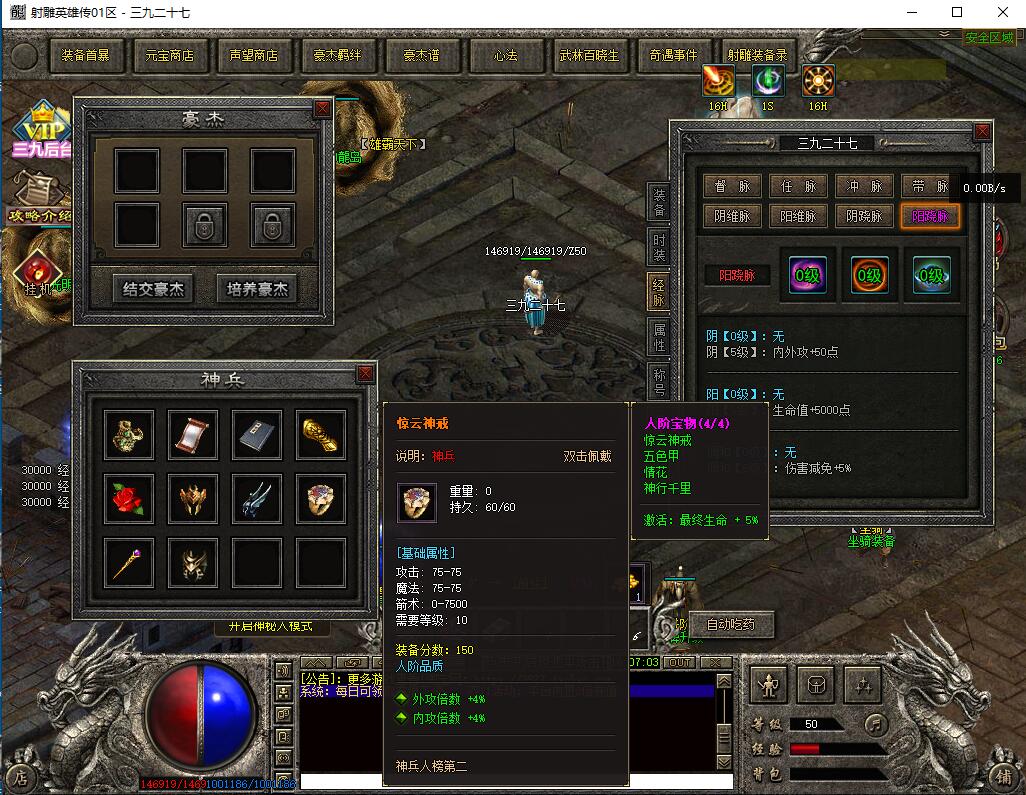Select the 阴维脉 meridian button
Screen dimensions: 1026x795
[x=731, y=216]
